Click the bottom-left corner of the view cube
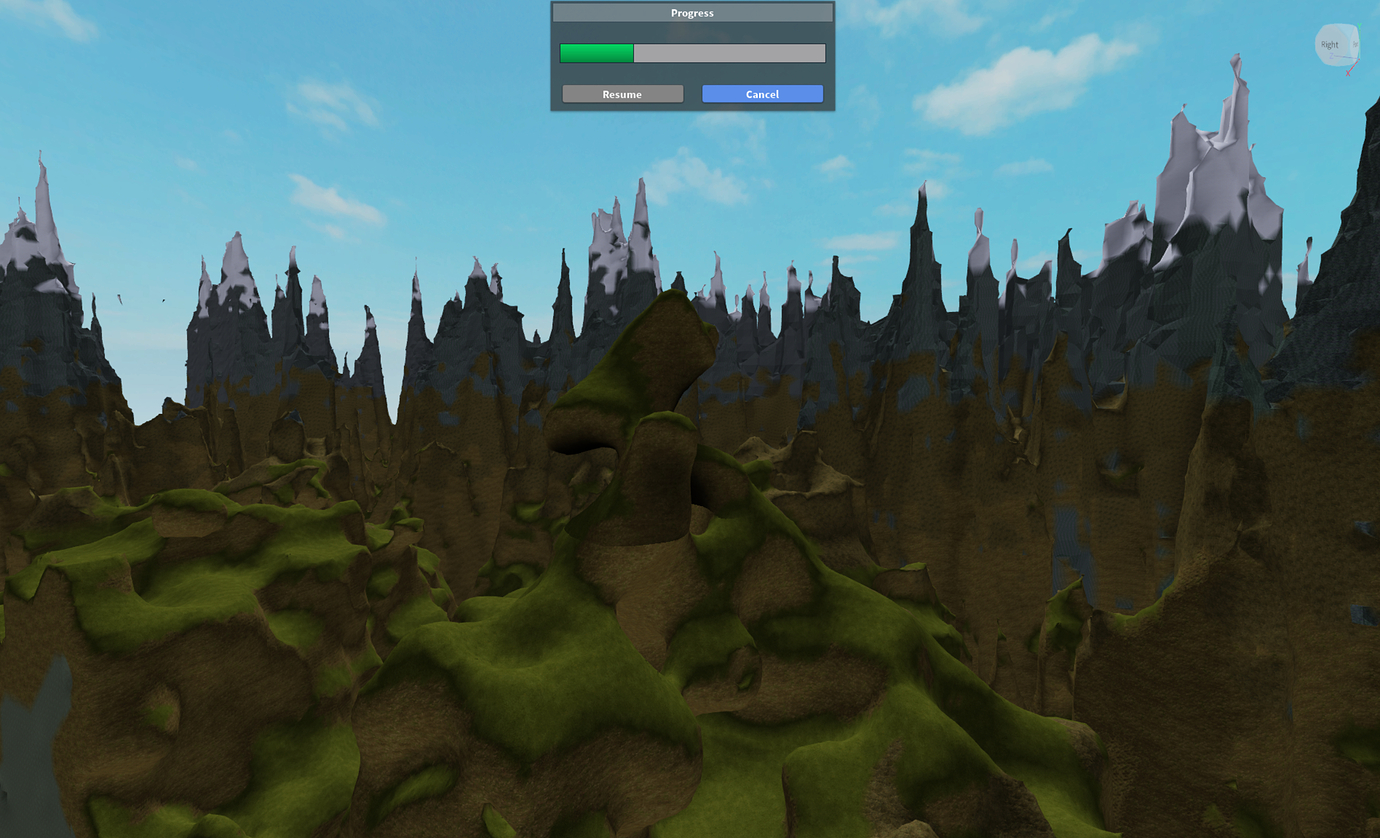The image size is (1380, 838). pyautogui.click(x=1320, y=62)
